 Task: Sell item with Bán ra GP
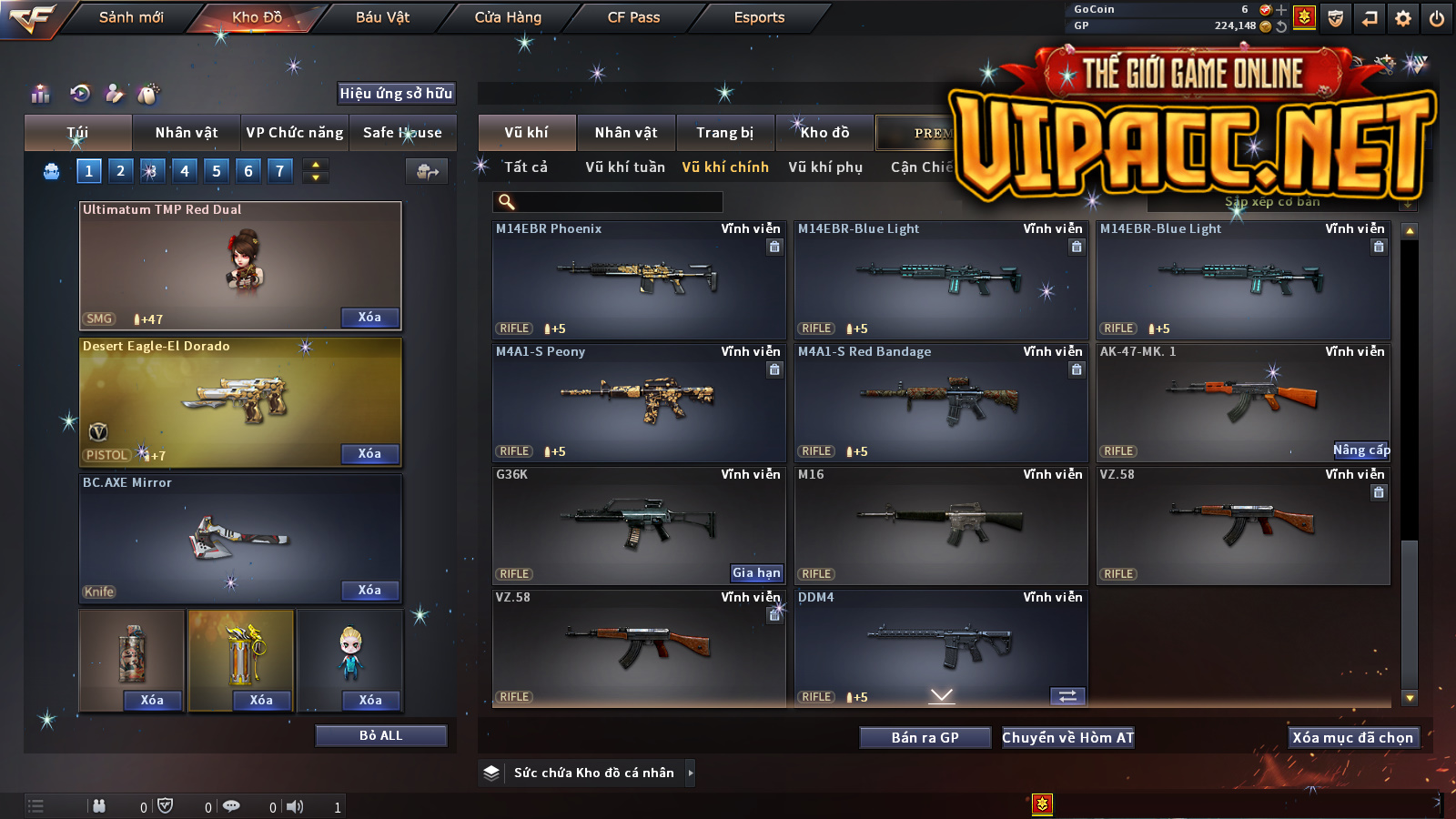point(925,738)
